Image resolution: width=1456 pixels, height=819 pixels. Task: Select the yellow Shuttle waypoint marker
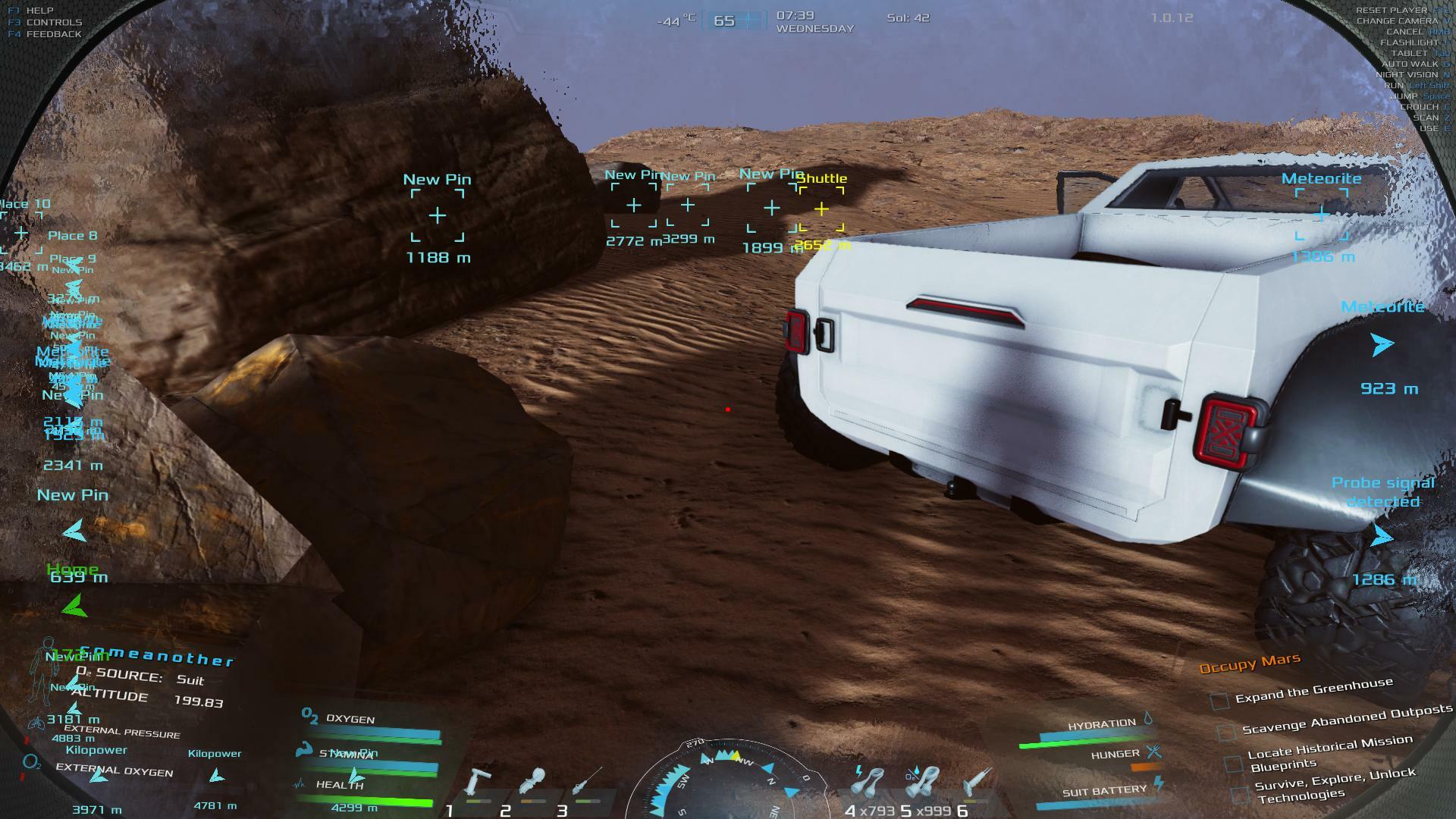pos(821,209)
